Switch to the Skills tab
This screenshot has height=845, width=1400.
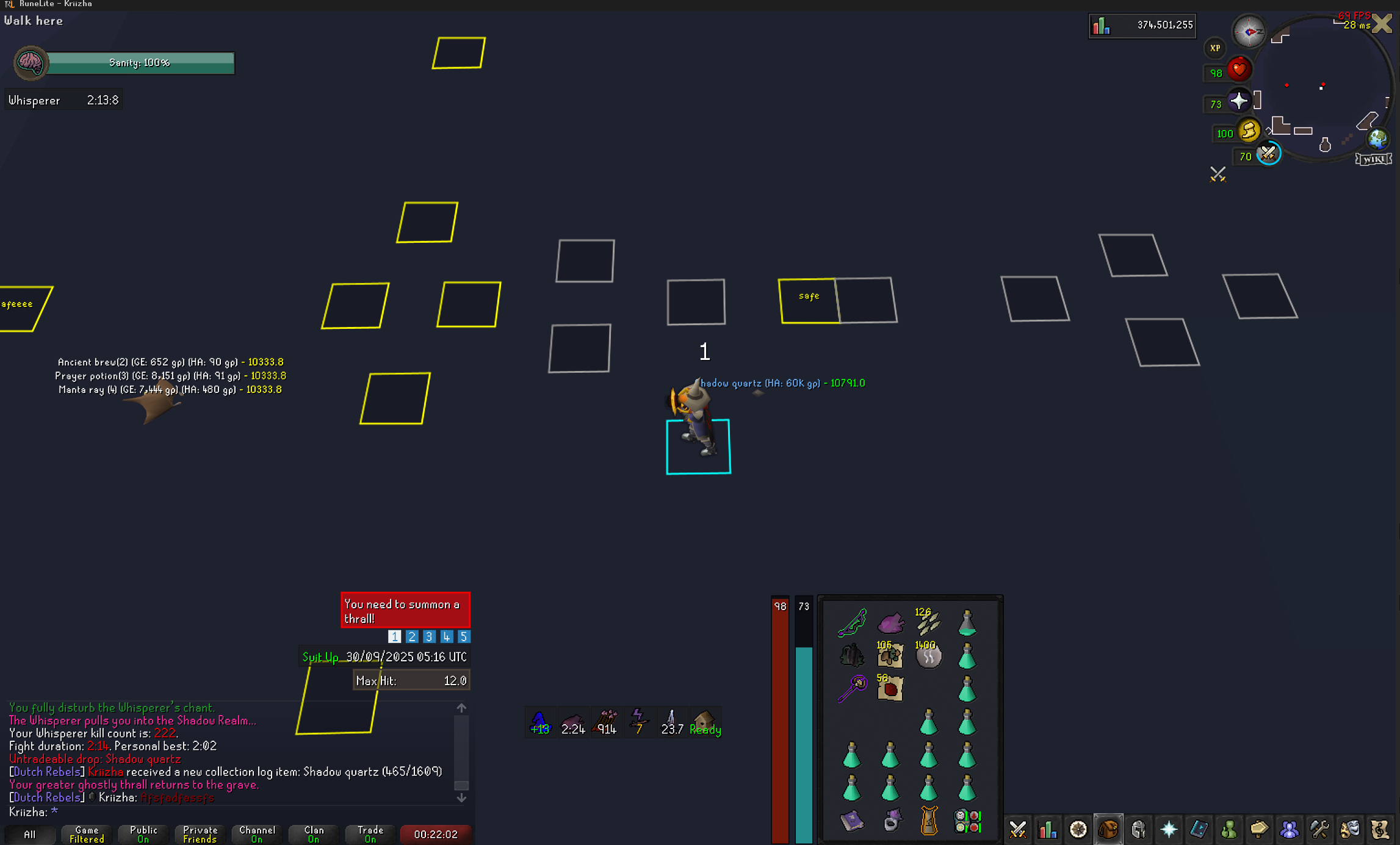click(x=1048, y=830)
